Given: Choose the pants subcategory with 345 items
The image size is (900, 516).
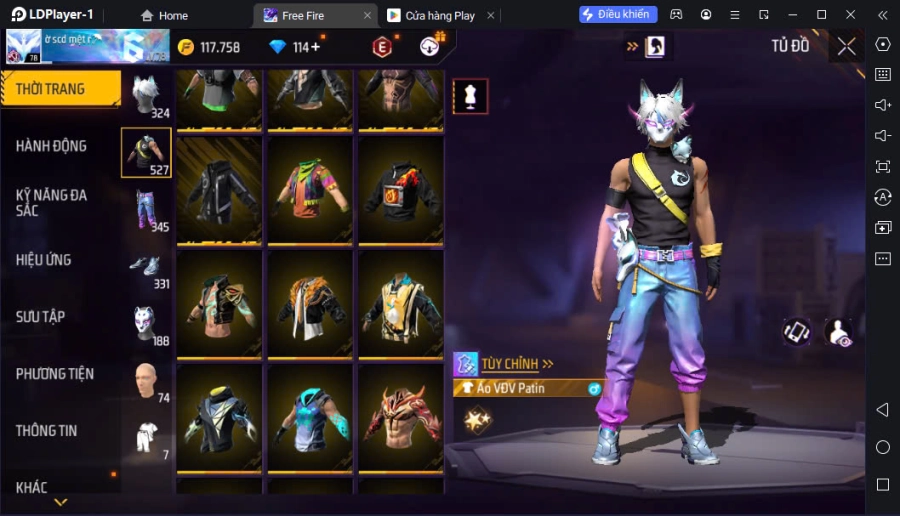Looking at the screenshot, I should tap(147, 210).
